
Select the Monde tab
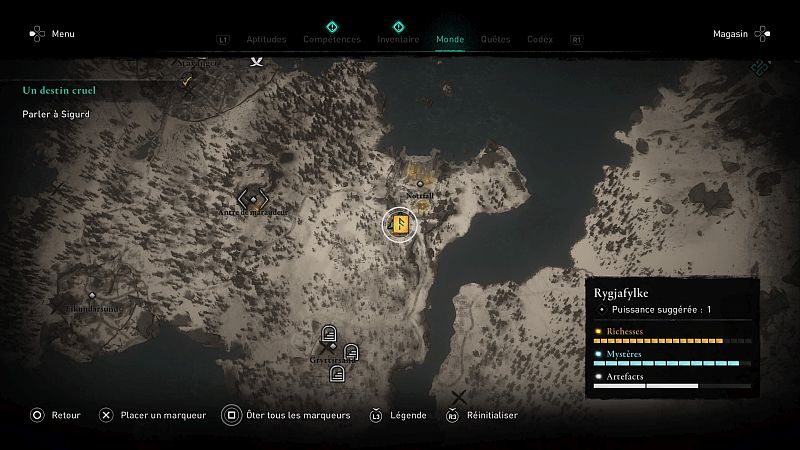[x=450, y=40]
